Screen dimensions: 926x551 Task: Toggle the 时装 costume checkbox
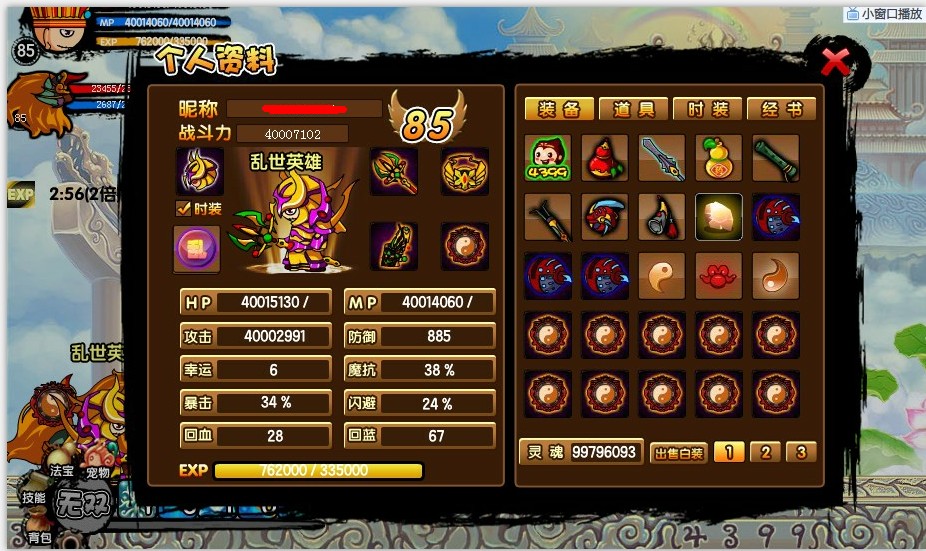tap(184, 209)
